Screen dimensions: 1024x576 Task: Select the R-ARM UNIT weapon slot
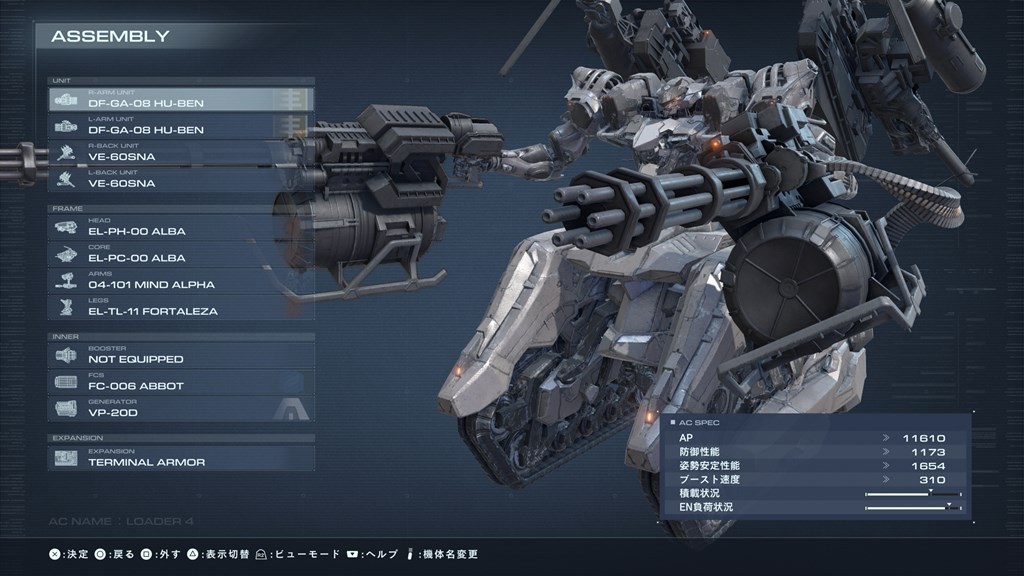180,100
